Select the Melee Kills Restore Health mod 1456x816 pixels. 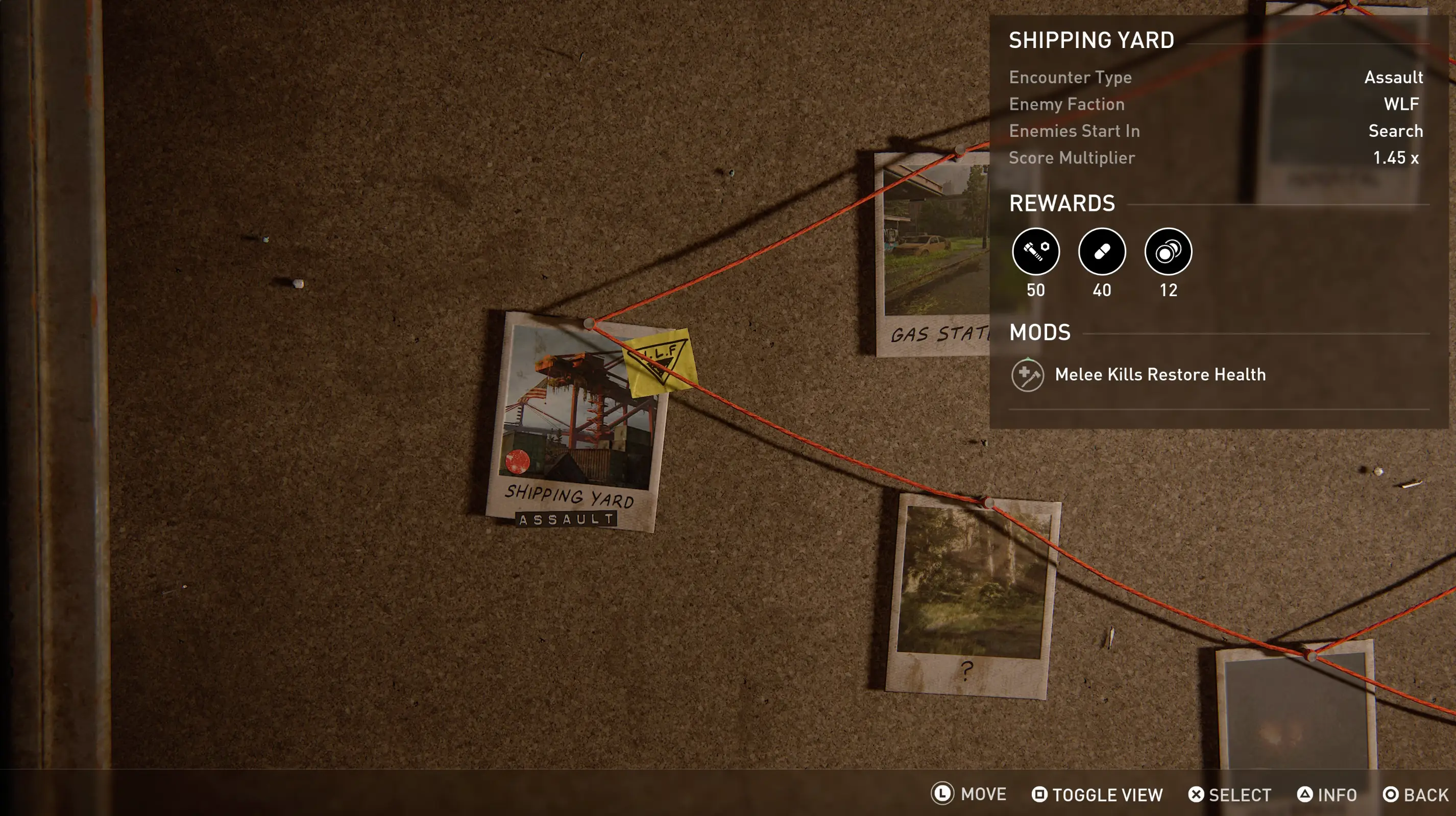pyautogui.click(x=1160, y=374)
